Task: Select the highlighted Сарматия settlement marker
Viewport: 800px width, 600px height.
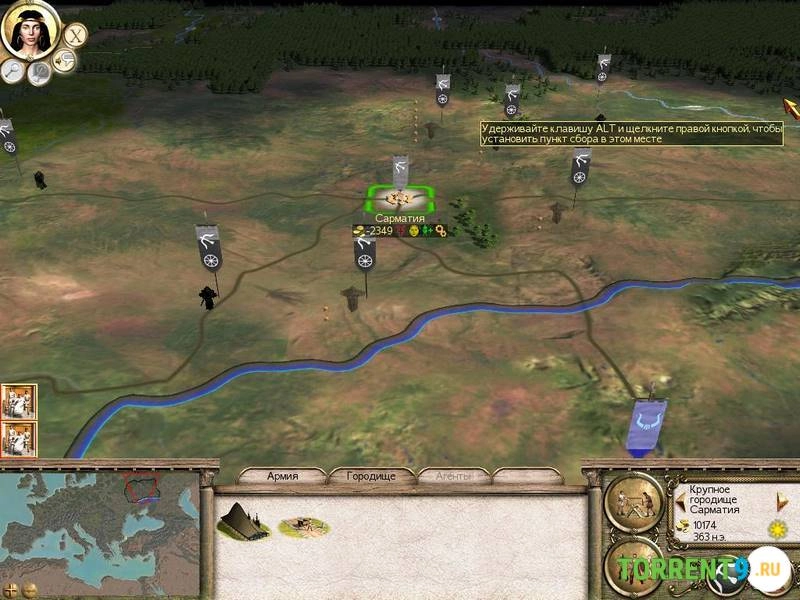Action: pyautogui.click(x=400, y=199)
